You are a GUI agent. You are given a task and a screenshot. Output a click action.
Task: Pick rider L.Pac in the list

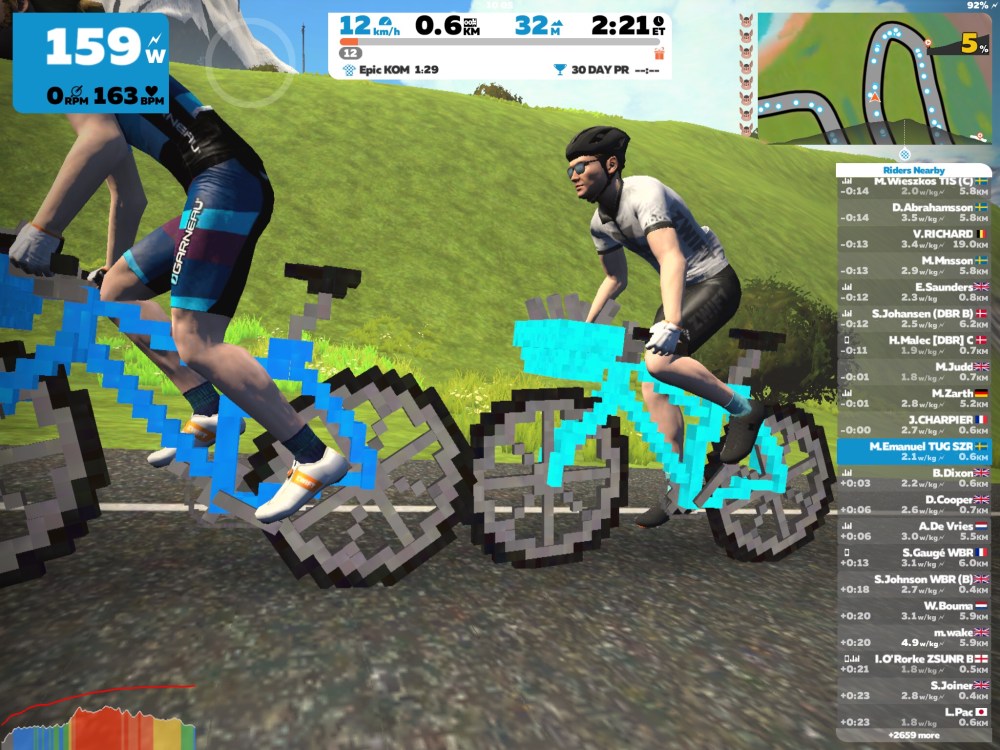point(913,716)
